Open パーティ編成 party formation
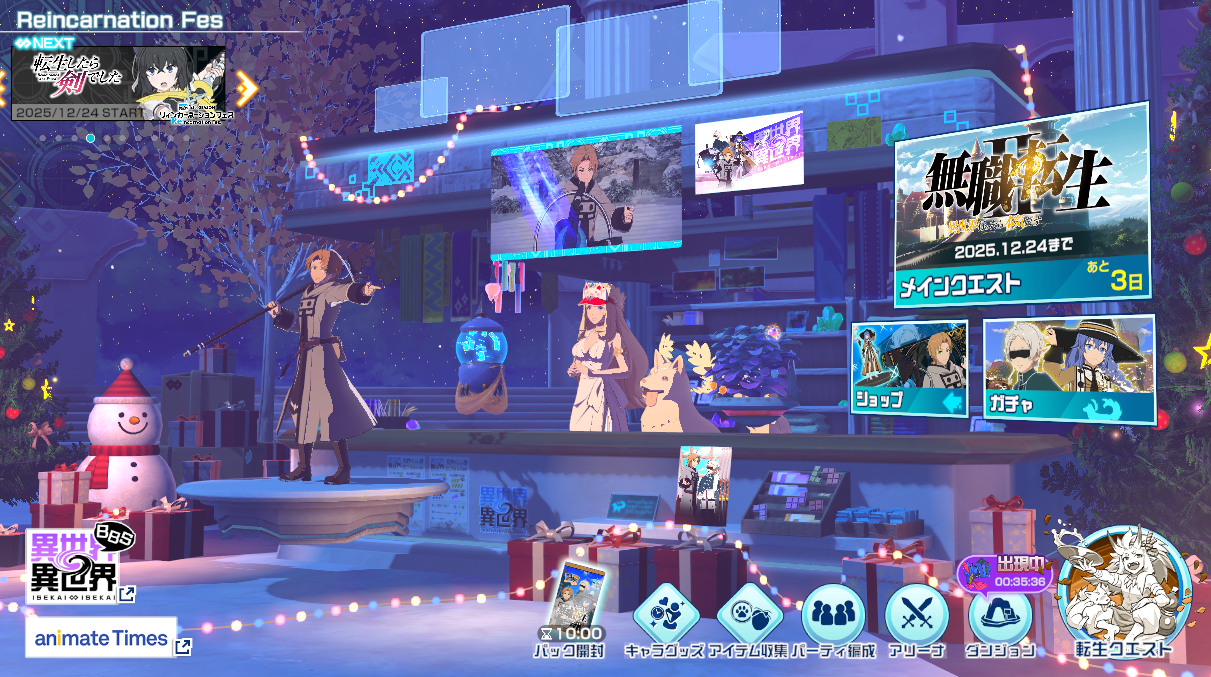Image resolution: width=1211 pixels, height=677 pixels. point(833,614)
